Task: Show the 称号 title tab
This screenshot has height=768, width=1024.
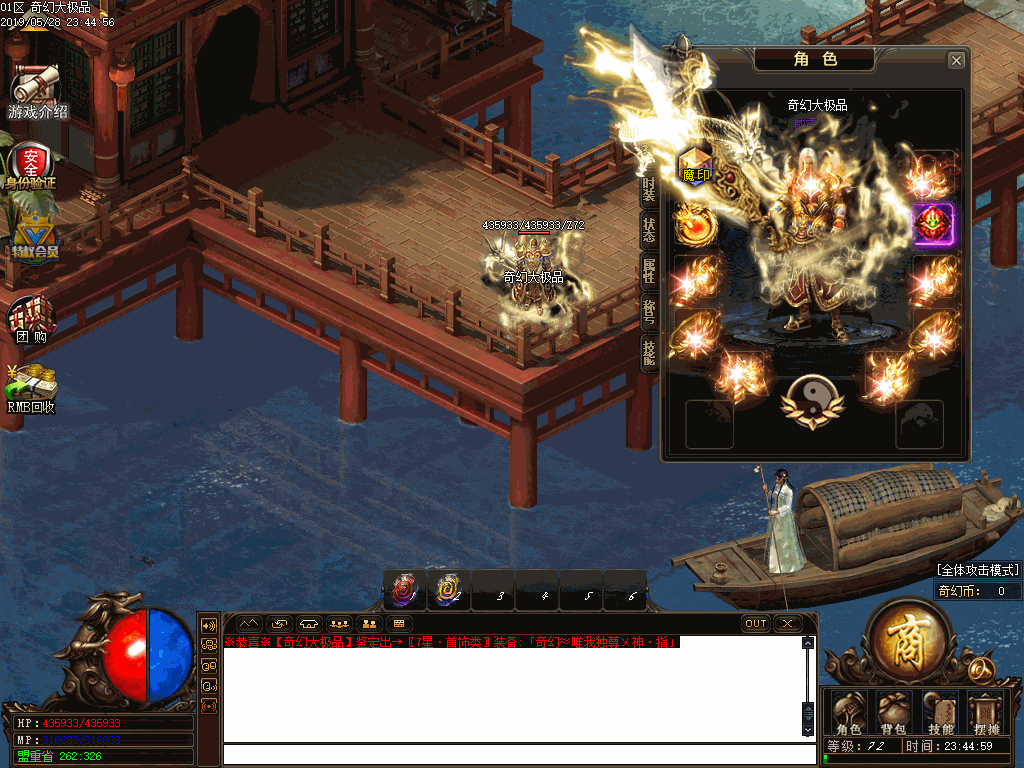Action: 648,311
